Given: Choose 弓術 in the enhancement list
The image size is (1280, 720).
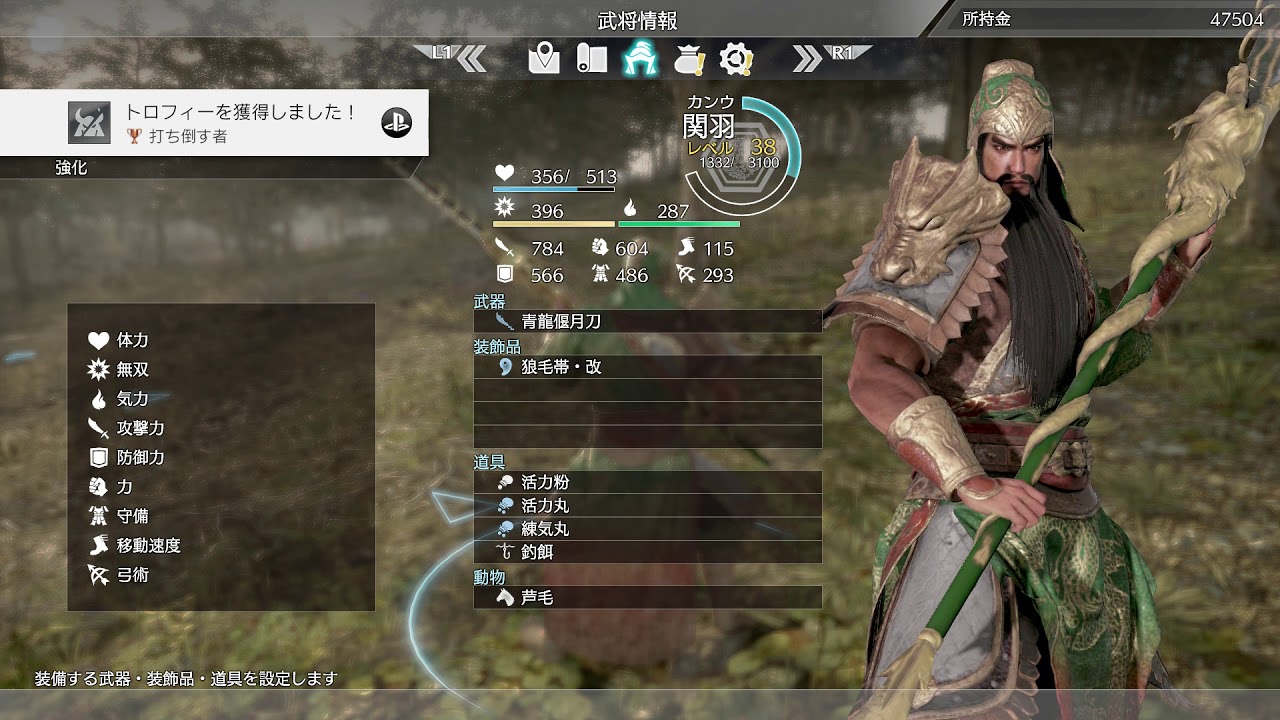Looking at the screenshot, I should pyautogui.click(x=132, y=575).
